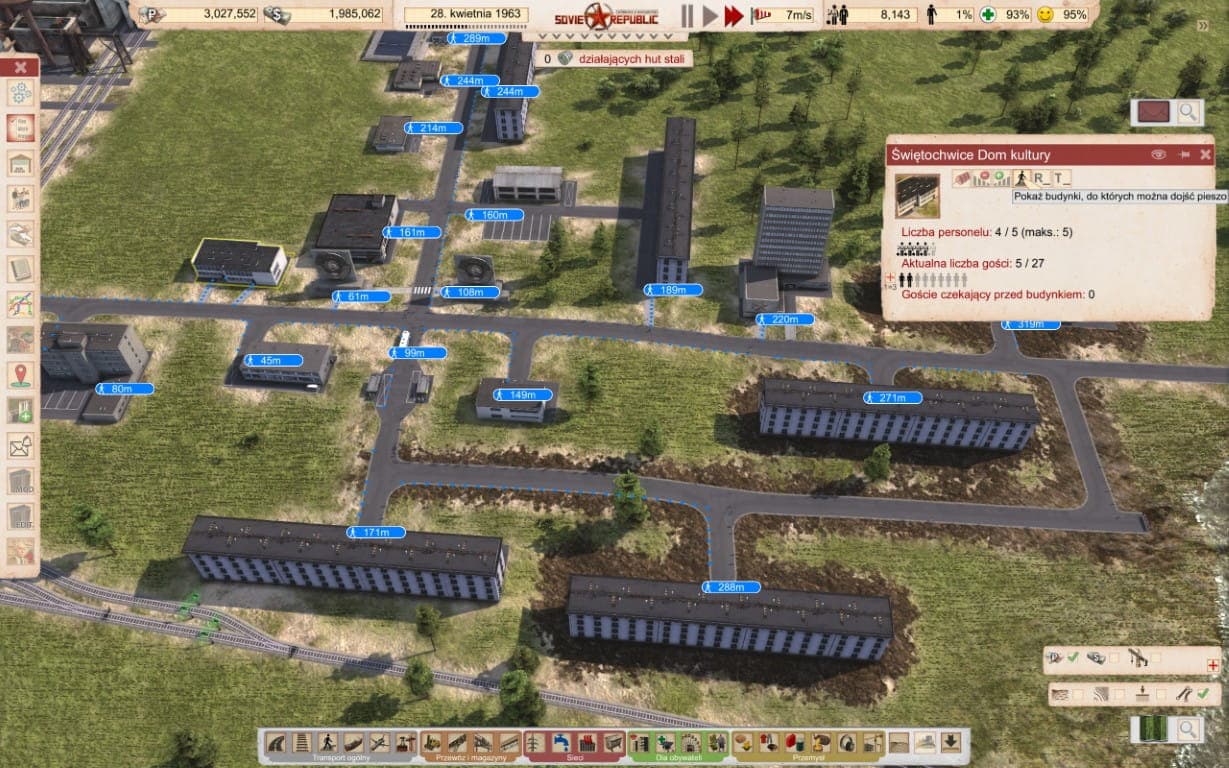This screenshot has height=768, width=1229.
Task: Select the railway track construction tool
Action: [x=302, y=743]
